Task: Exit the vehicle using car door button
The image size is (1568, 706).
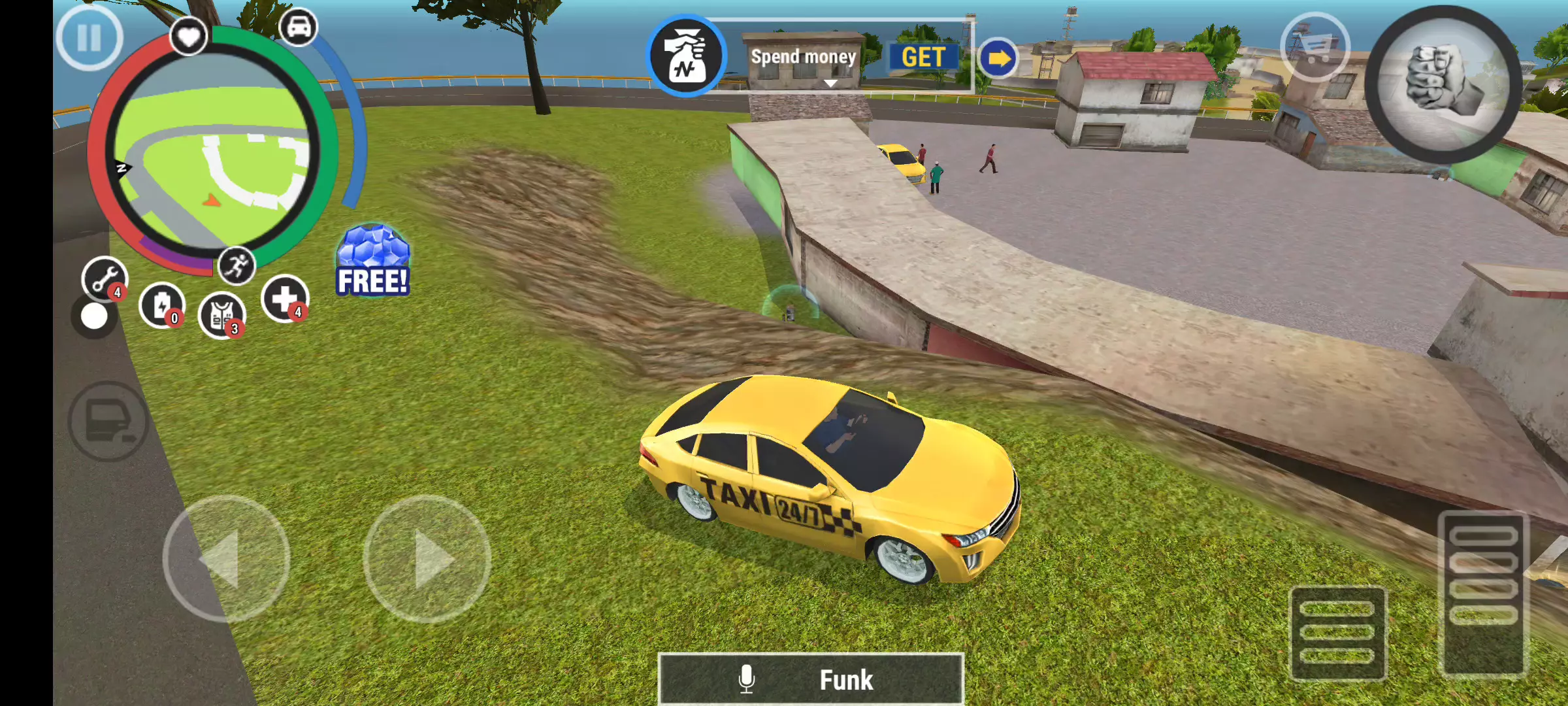Action: 108,422
